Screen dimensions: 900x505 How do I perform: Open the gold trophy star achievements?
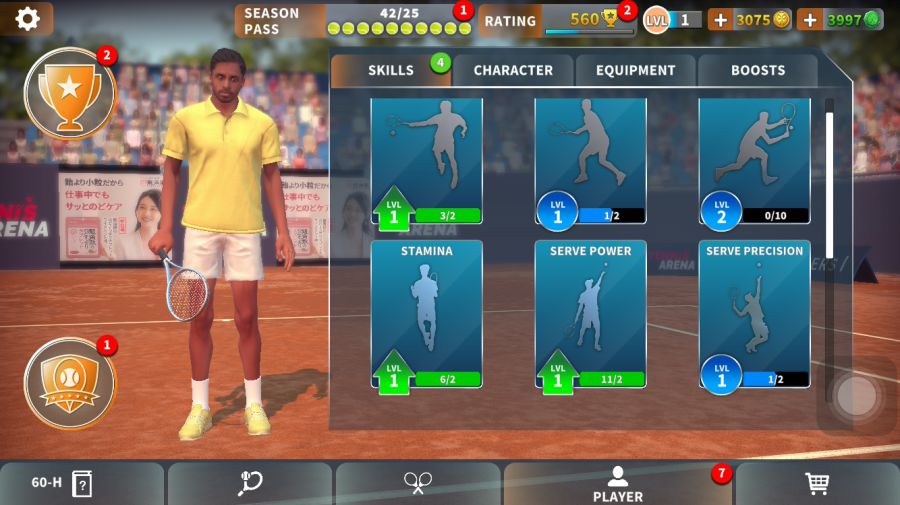pos(69,92)
